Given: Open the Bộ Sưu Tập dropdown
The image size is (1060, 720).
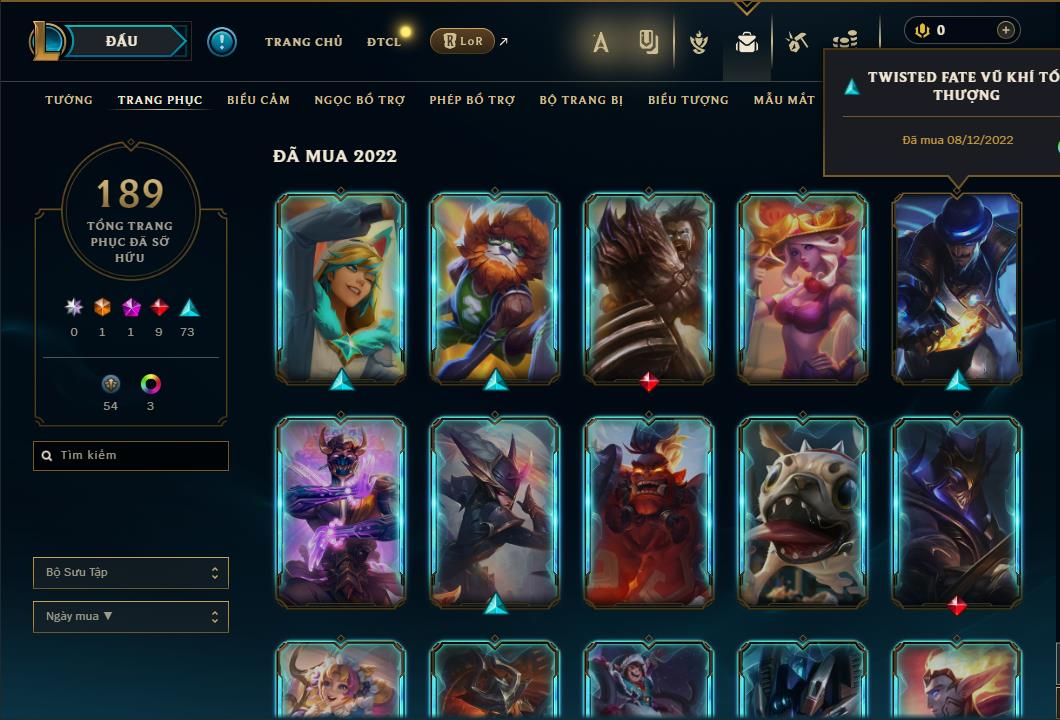Looking at the screenshot, I should click(131, 573).
